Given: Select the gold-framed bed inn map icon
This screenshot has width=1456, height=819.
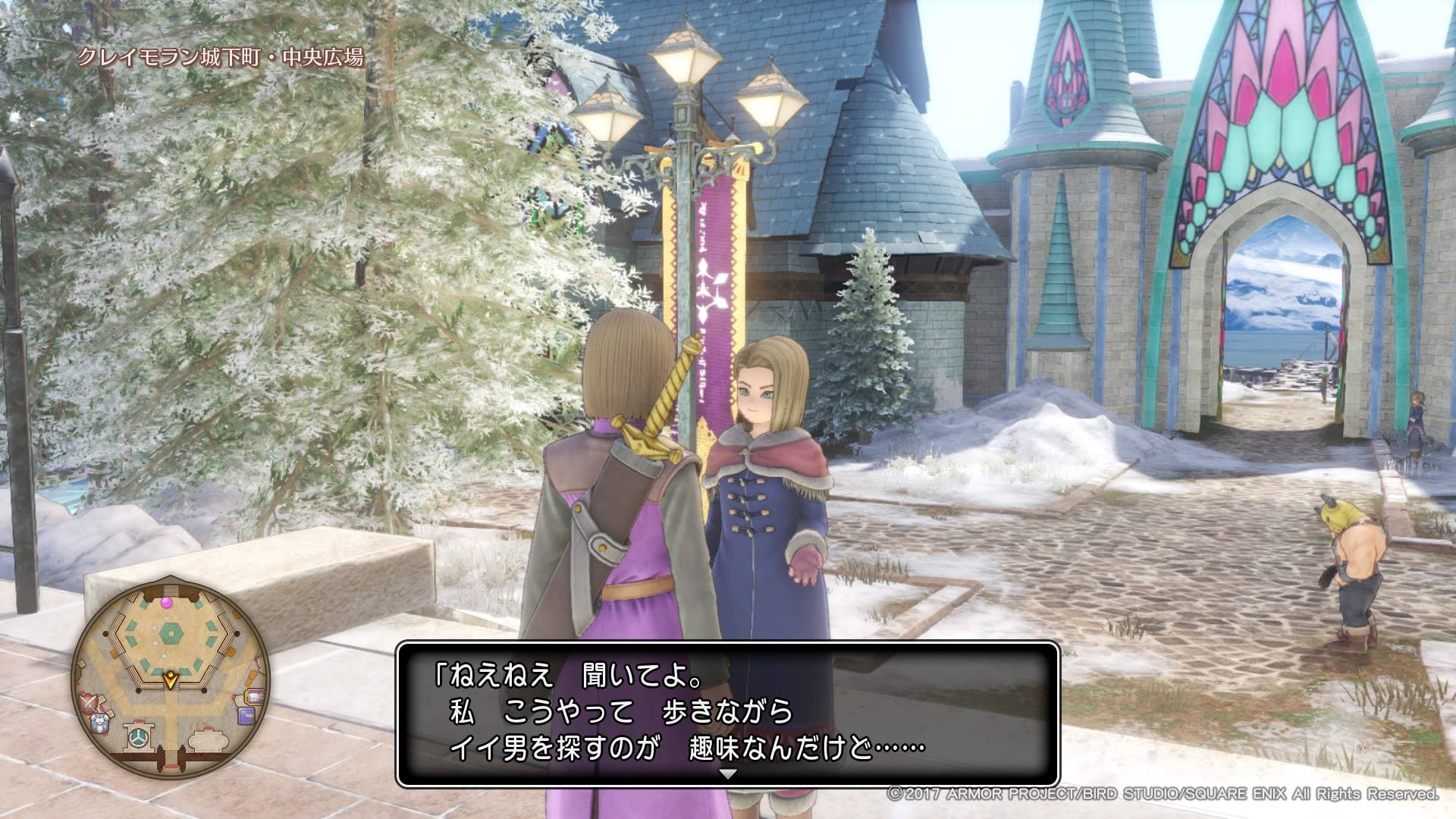Looking at the screenshot, I should [255, 696].
